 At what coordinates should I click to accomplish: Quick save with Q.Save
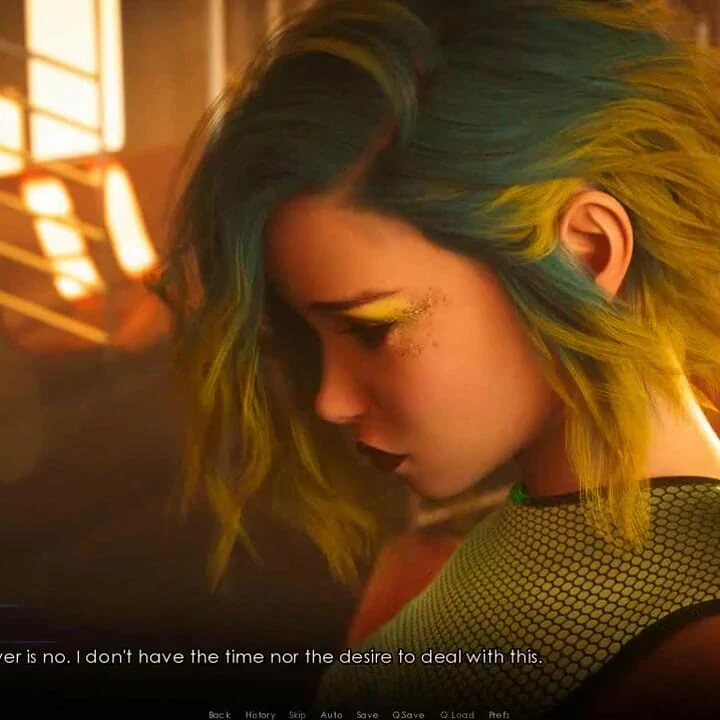tap(408, 714)
